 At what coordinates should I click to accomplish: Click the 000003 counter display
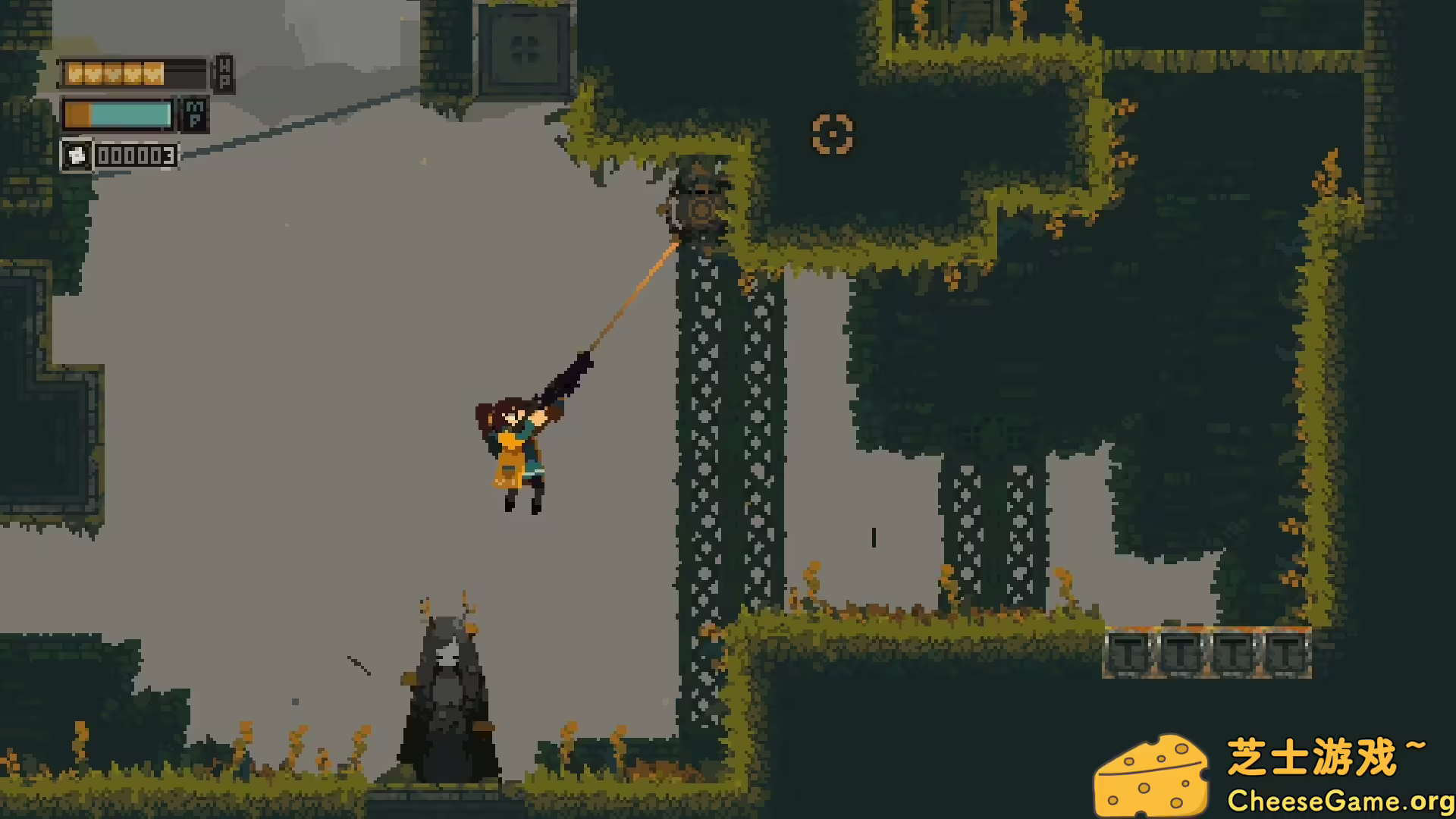[x=136, y=157]
